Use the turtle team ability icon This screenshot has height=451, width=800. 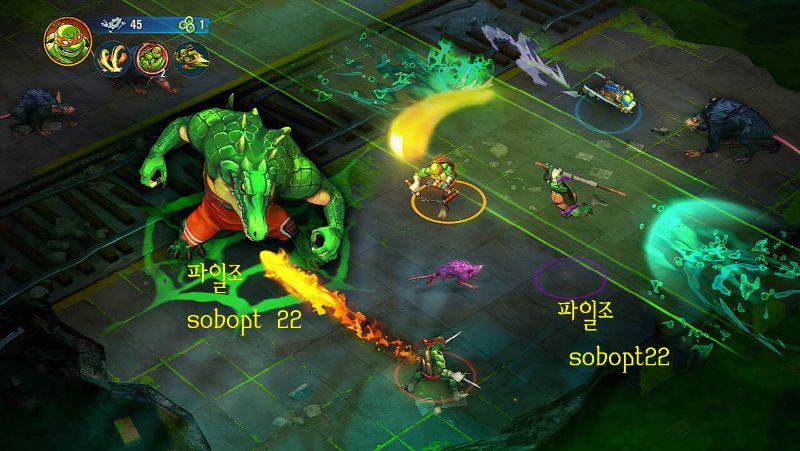(150, 60)
